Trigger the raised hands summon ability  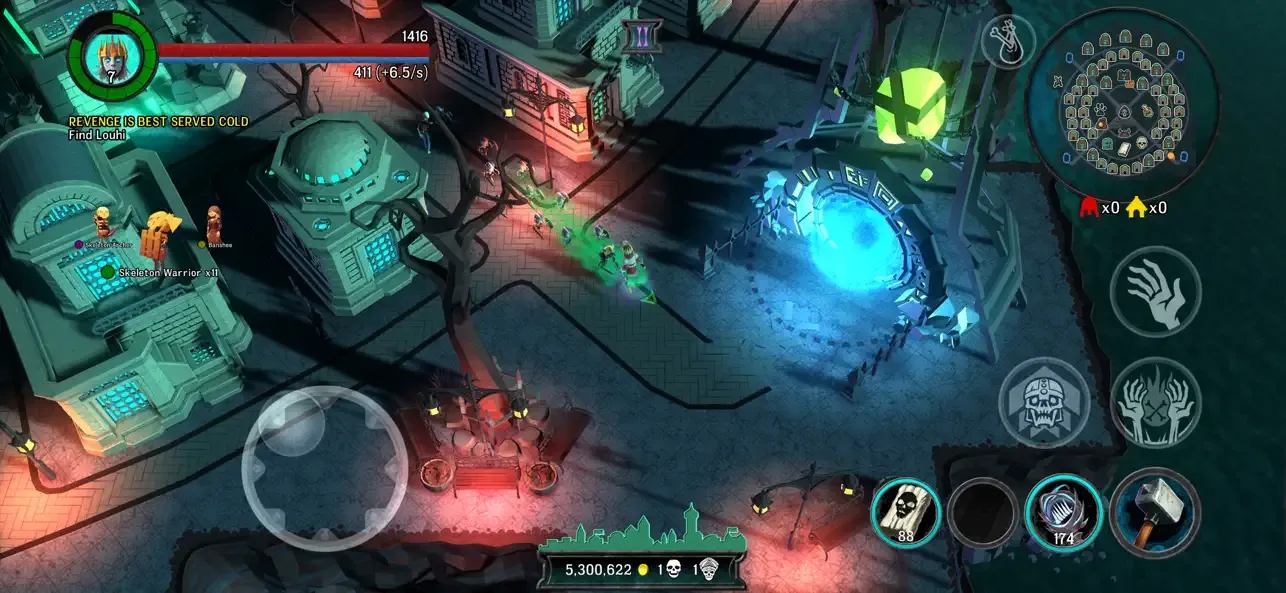1155,403
